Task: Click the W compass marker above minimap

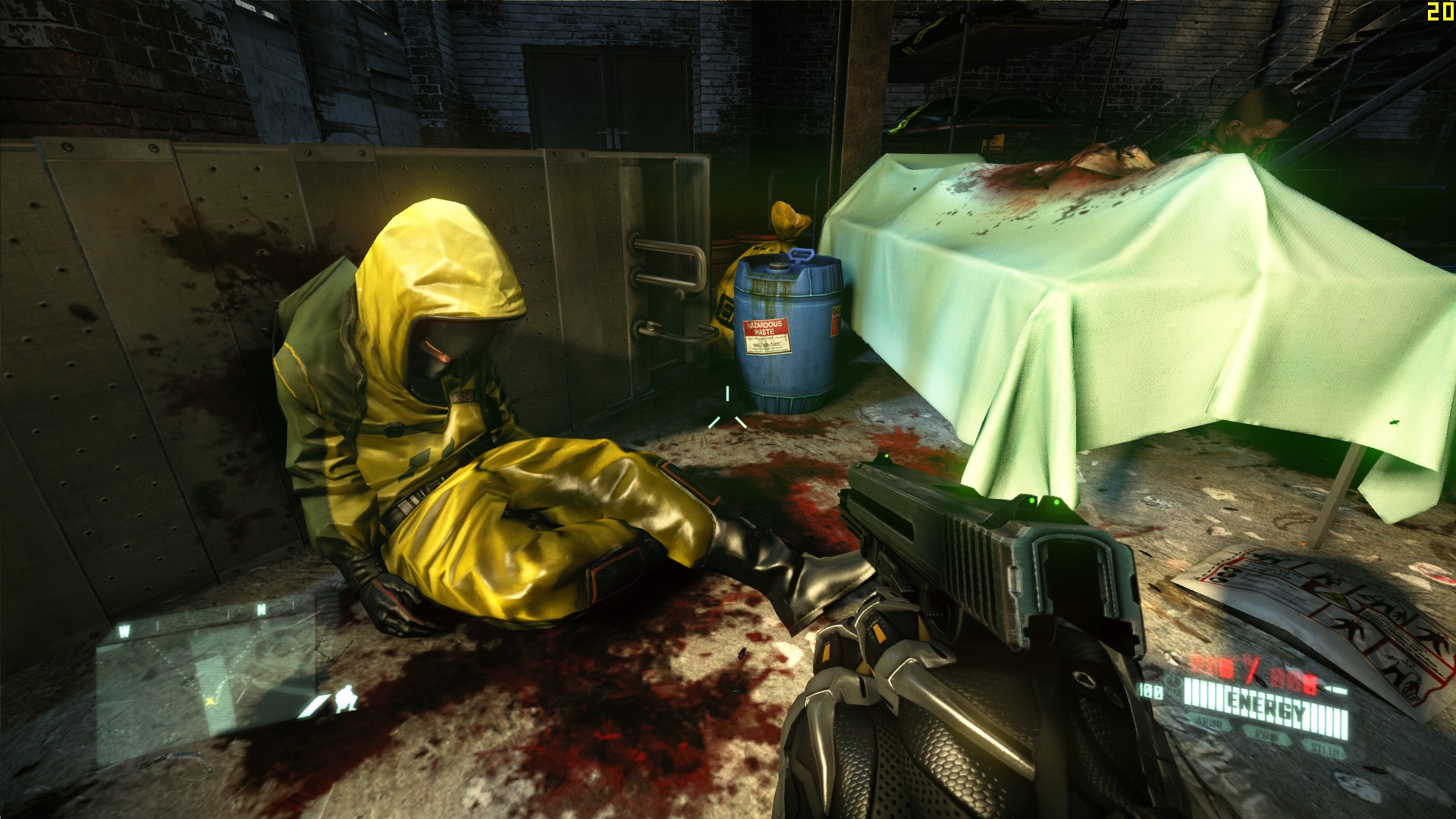Action: (124, 630)
